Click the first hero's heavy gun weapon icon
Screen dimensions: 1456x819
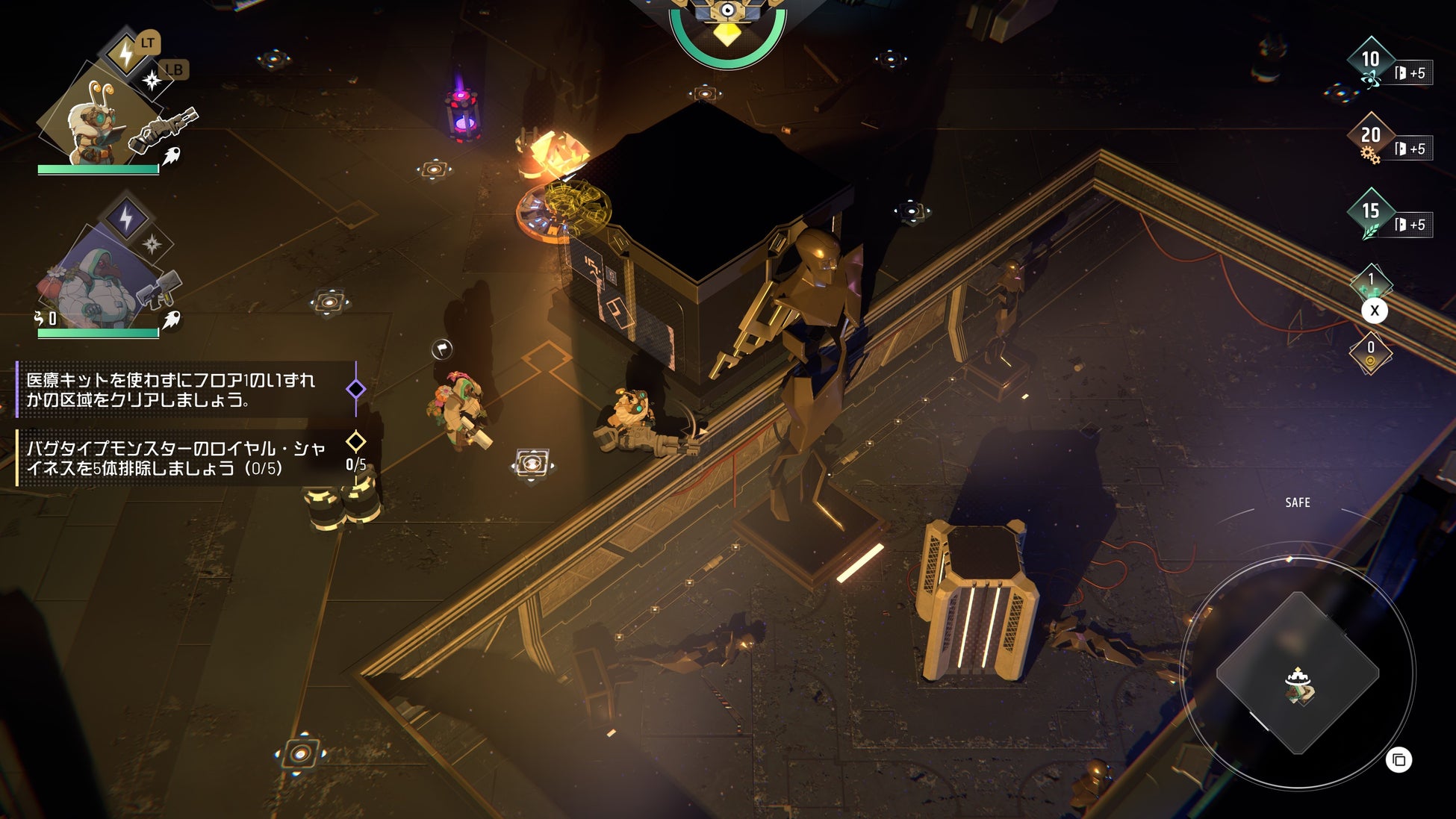tap(163, 128)
